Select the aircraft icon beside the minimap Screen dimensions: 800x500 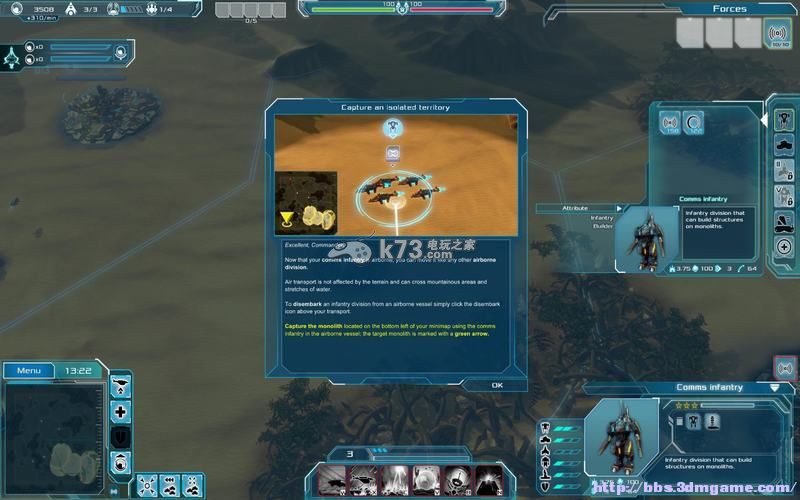tap(120, 386)
